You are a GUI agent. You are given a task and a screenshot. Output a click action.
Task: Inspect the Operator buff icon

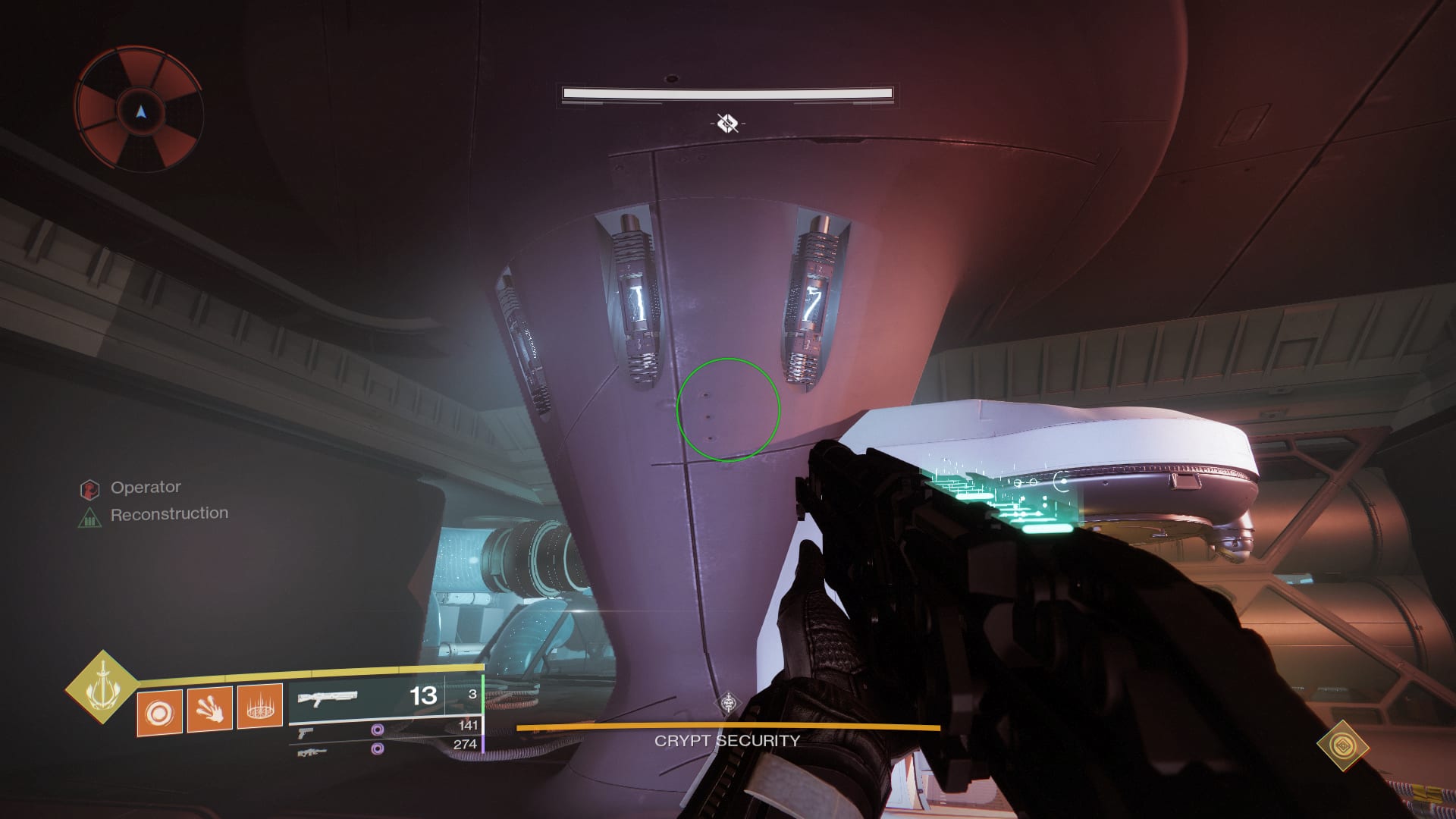click(89, 489)
